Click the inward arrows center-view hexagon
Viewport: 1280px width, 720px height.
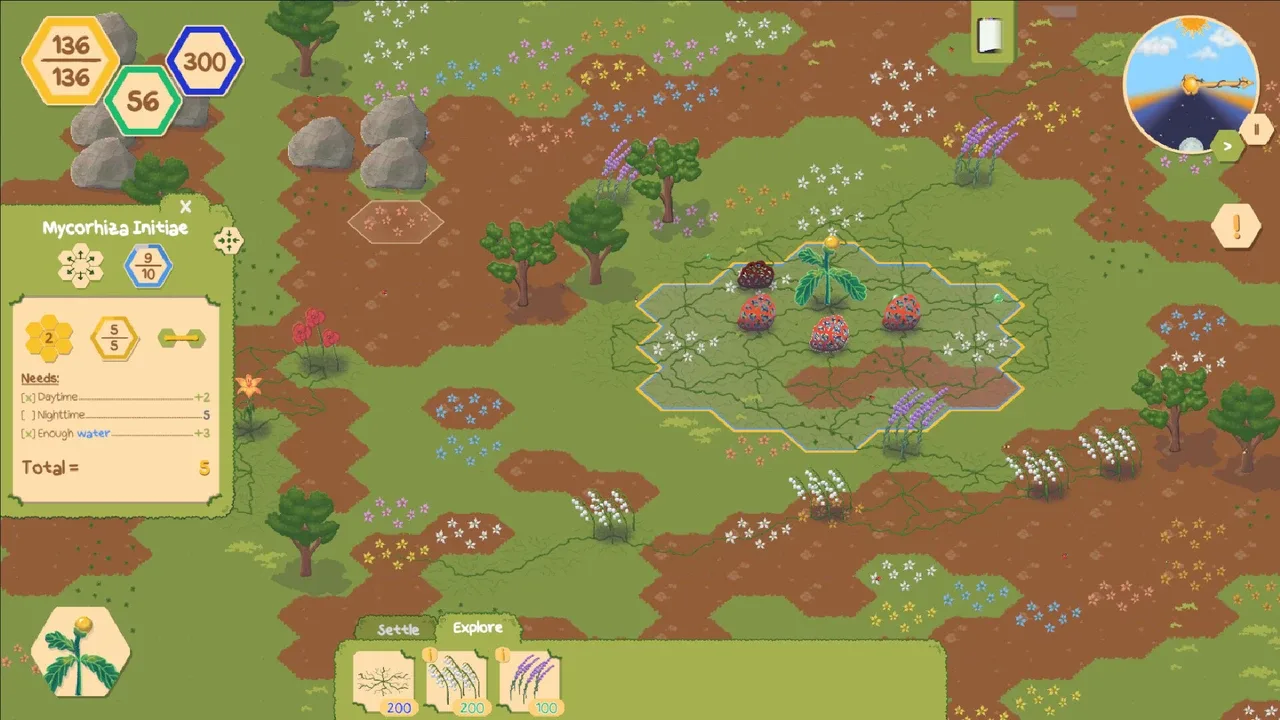tap(228, 240)
